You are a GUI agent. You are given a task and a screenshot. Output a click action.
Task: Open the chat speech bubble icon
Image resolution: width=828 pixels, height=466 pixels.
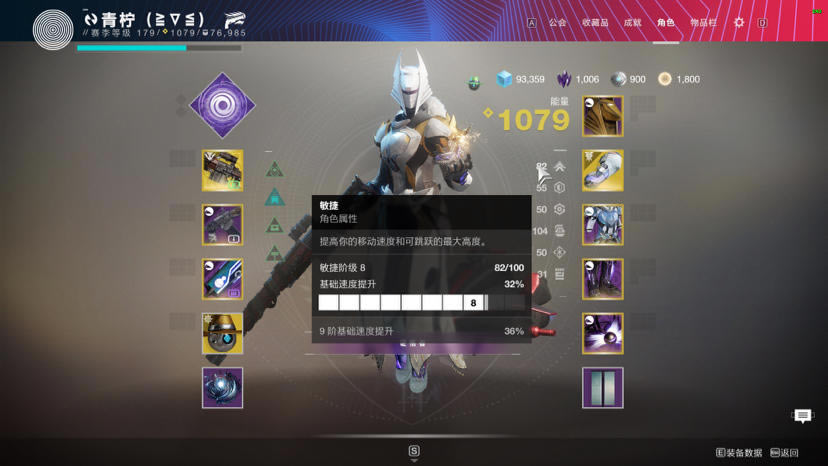click(x=802, y=416)
